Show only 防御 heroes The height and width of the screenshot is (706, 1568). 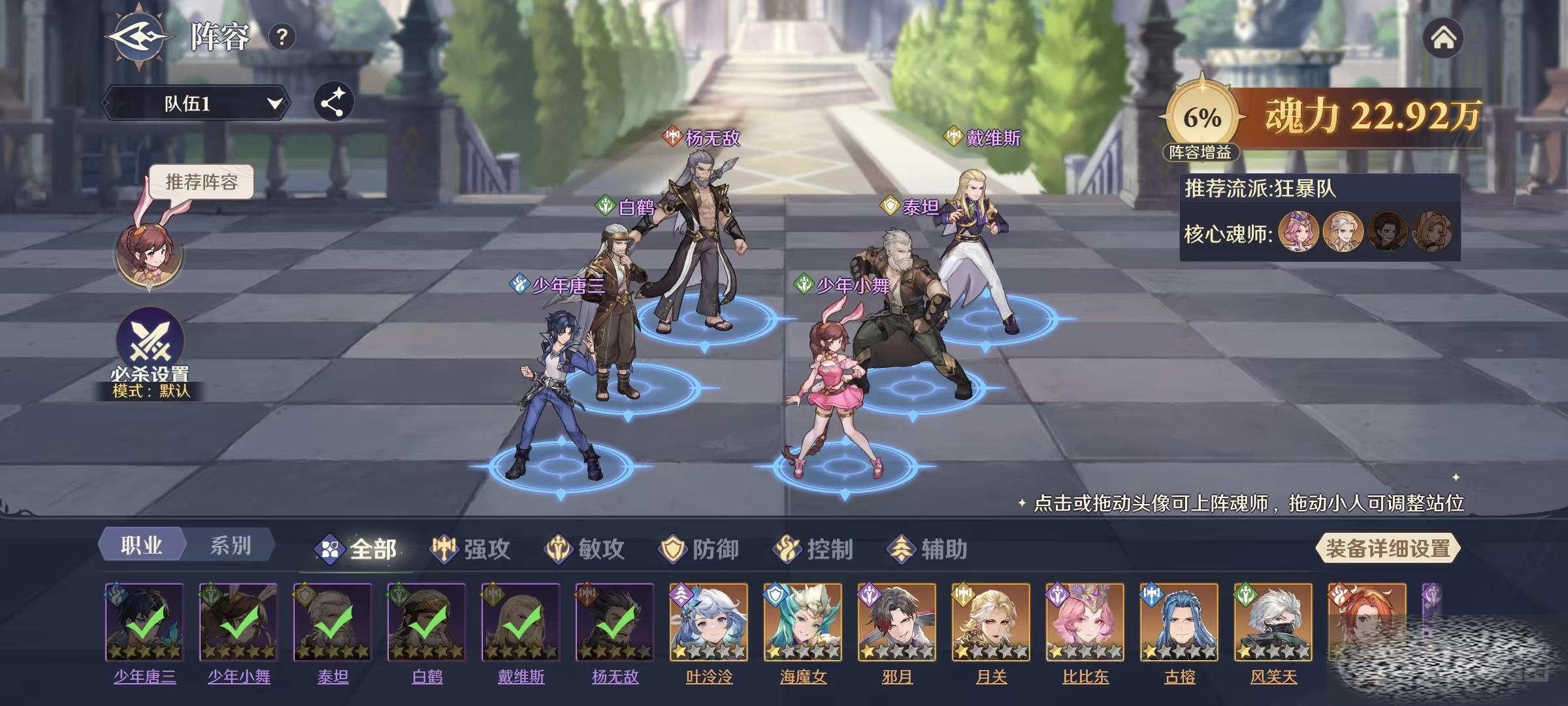click(x=699, y=549)
